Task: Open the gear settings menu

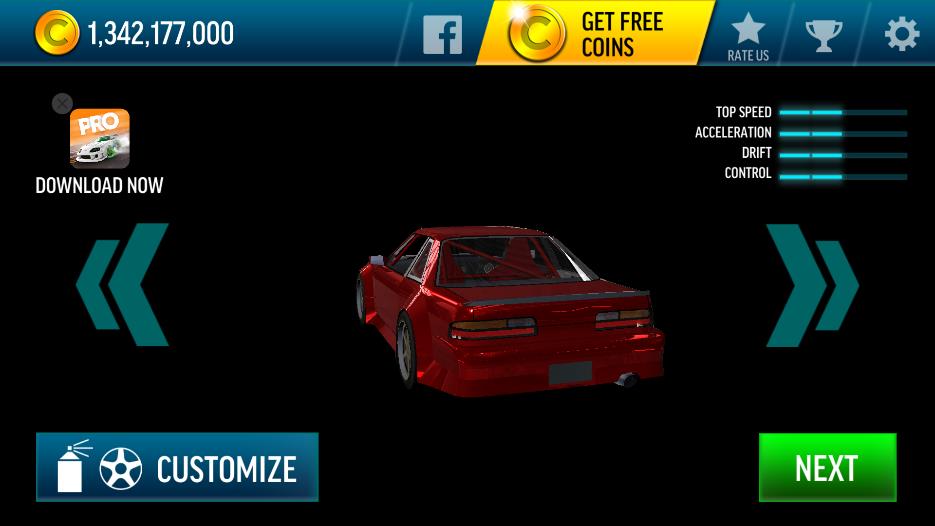Action: [901, 34]
